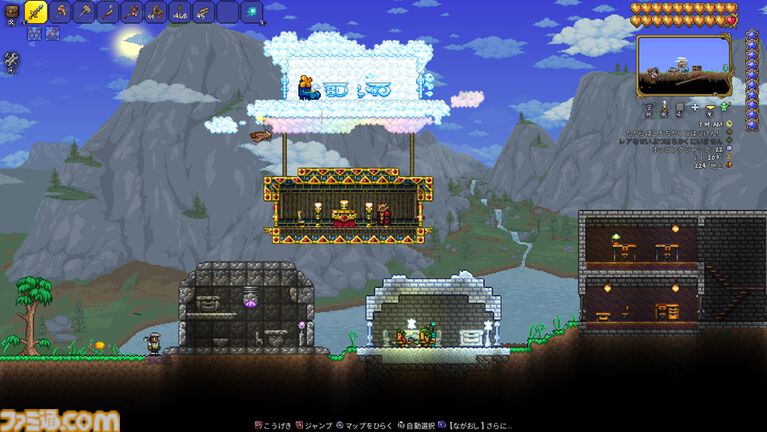Select the pickaxe hotbar slot
This screenshot has width=767, height=432.
[x=62, y=12]
